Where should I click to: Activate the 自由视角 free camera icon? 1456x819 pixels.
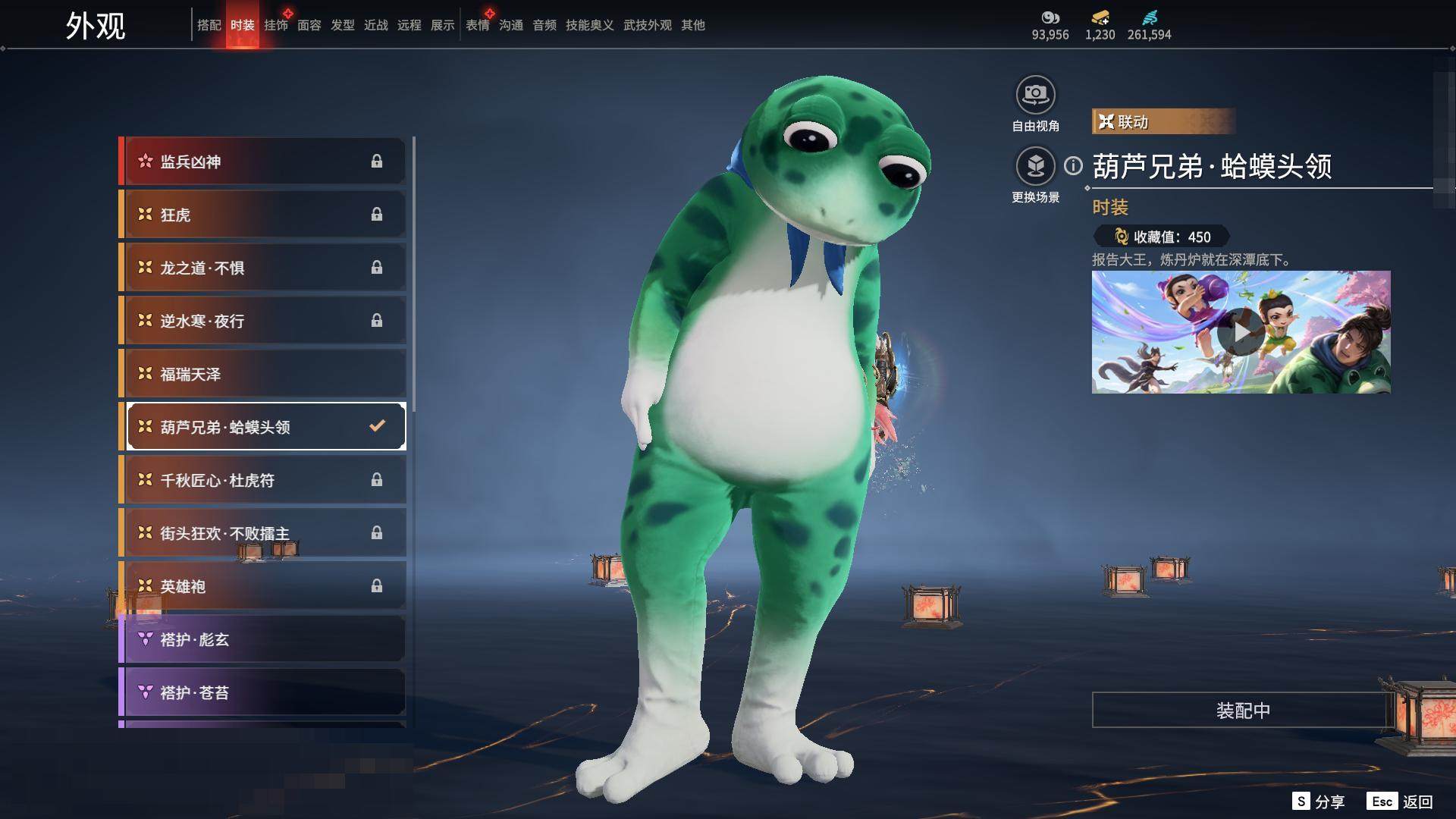[x=1035, y=95]
